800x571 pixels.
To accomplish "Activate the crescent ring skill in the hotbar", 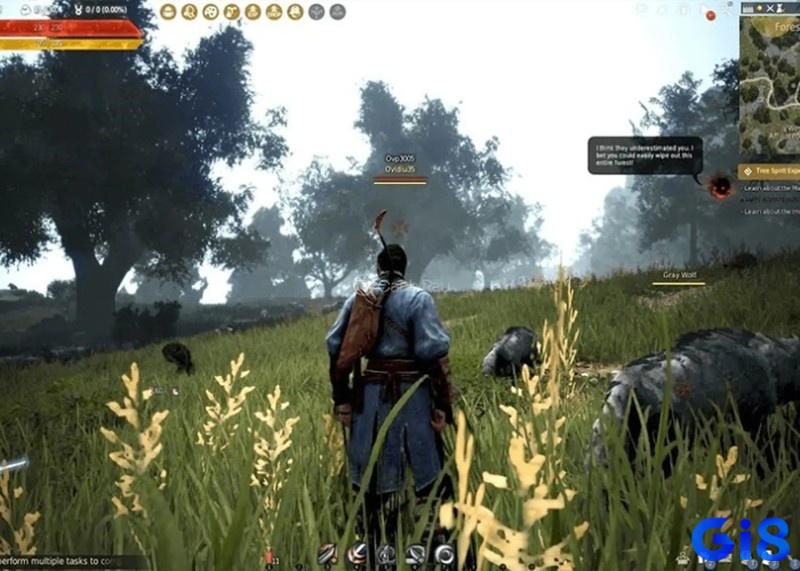I will click(444, 554).
